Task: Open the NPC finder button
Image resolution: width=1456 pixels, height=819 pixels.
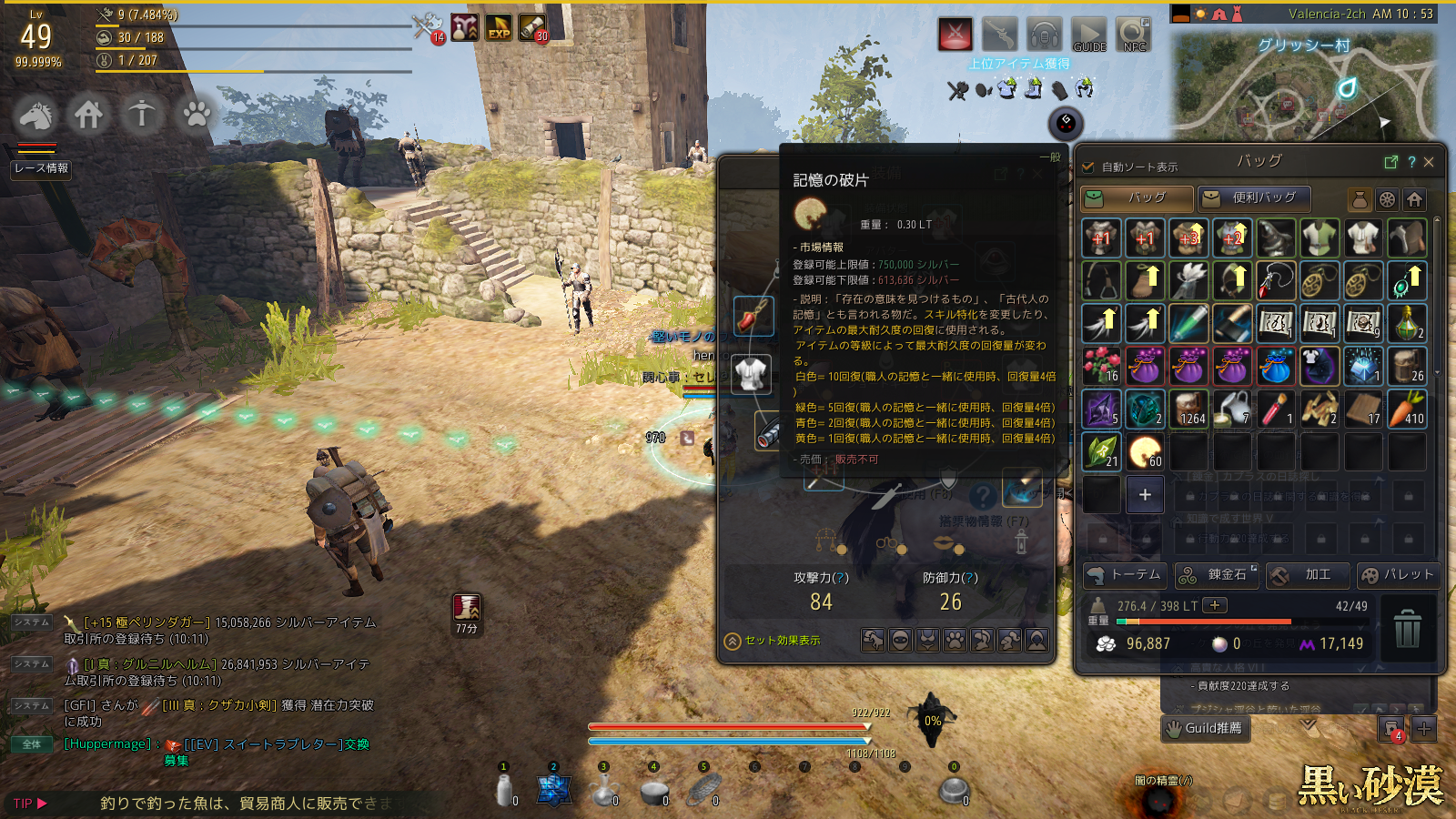Action: pyautogui.click(x=1134, y=35)
